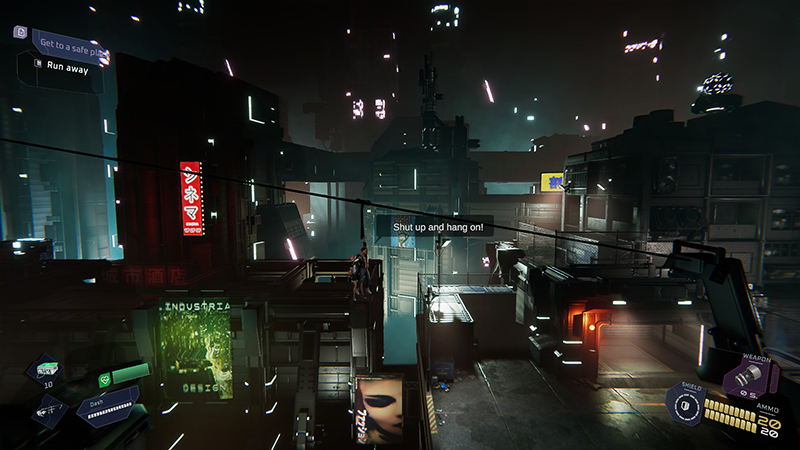Activate the Shield ability icon

(686, 405)
